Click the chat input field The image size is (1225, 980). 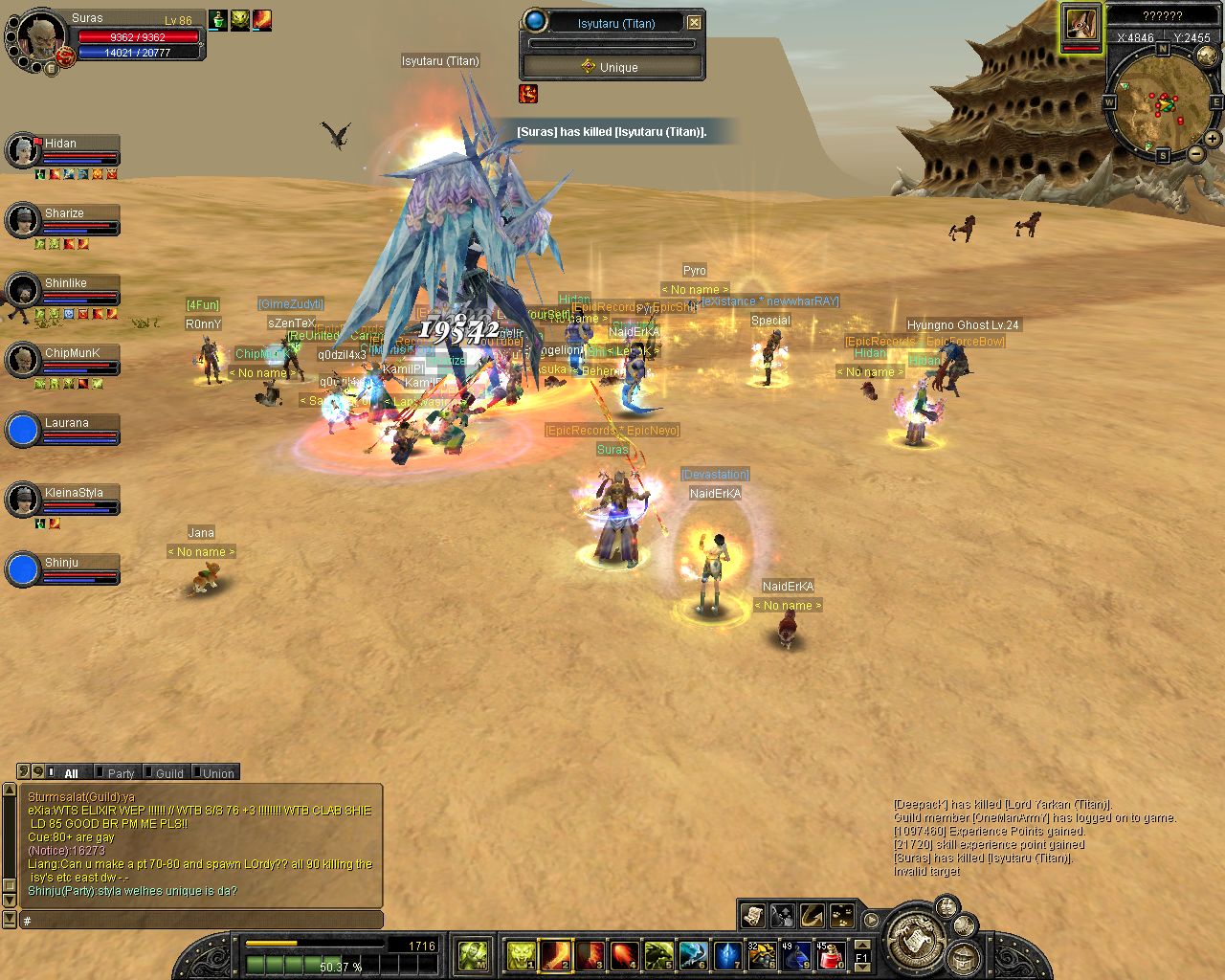[x=201, y=921]
